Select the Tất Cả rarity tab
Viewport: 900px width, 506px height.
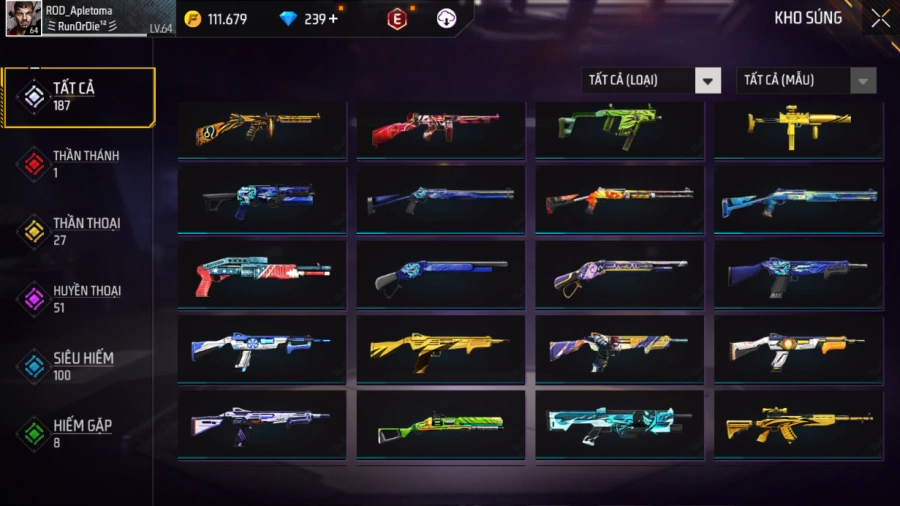pyautogui.click(x=80, y=97)
